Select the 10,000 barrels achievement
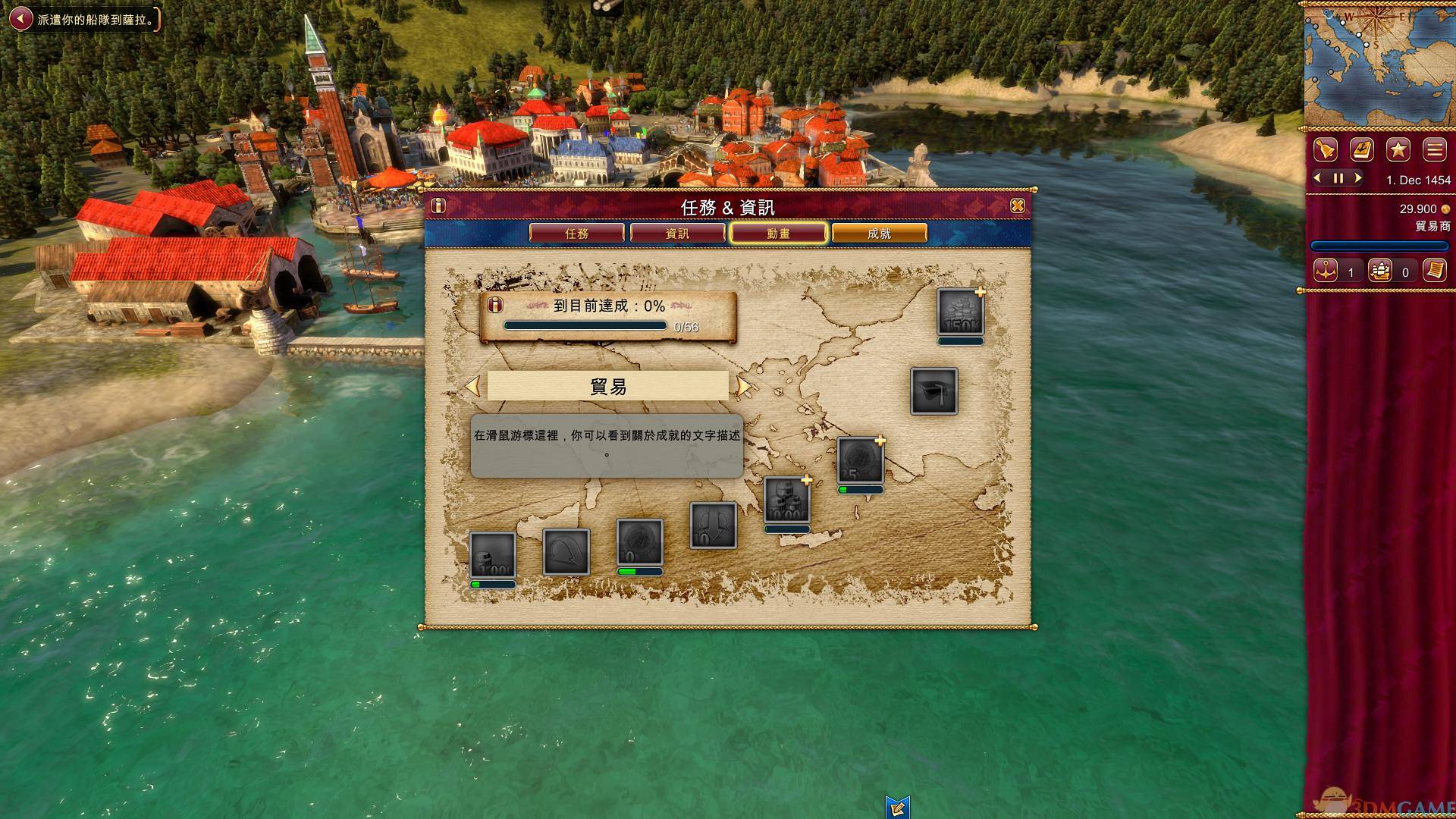 (x=786, y=500)
